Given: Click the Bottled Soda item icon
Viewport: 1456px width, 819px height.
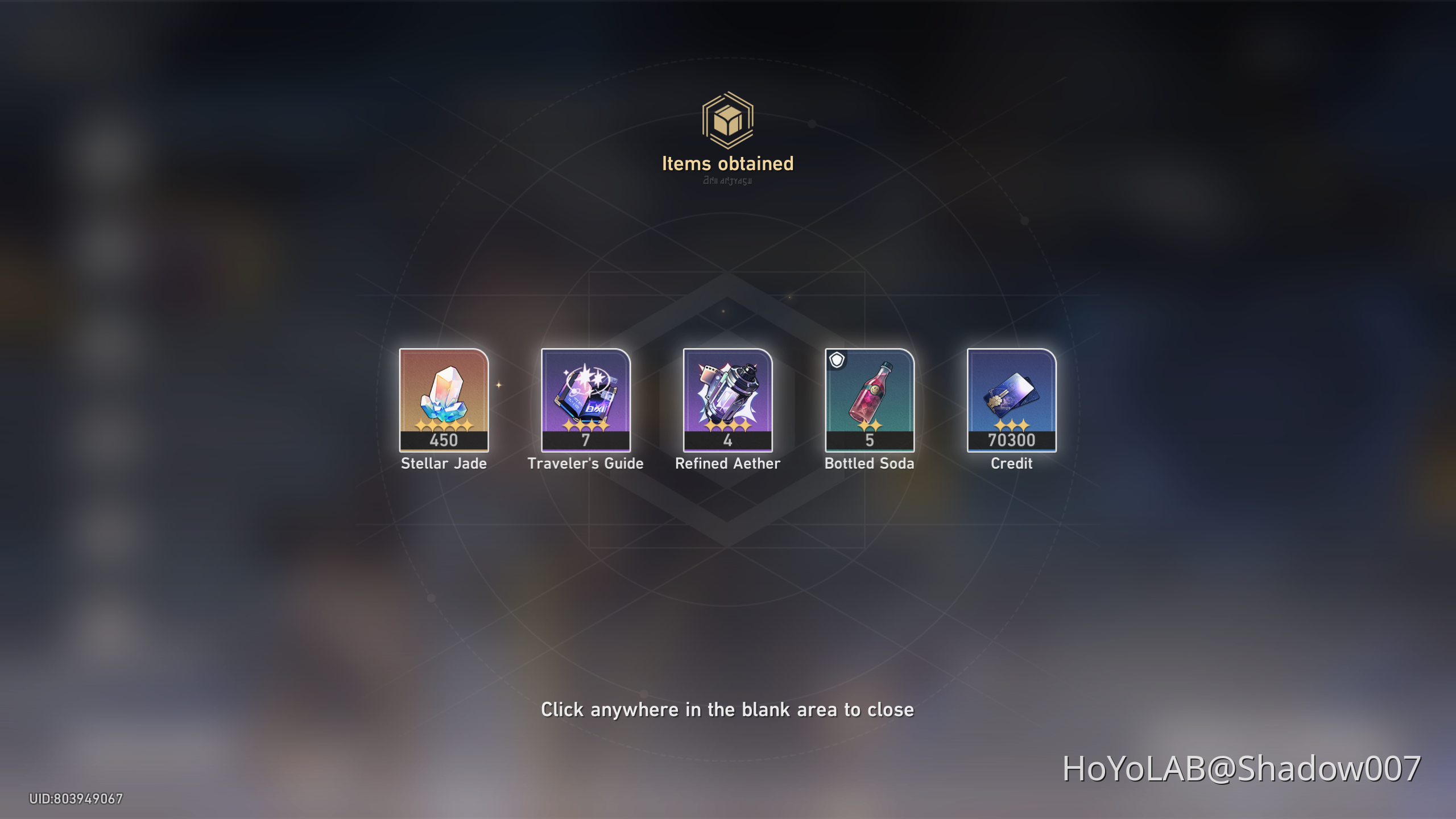Looking at the screenshot, I should pos(870,398).
